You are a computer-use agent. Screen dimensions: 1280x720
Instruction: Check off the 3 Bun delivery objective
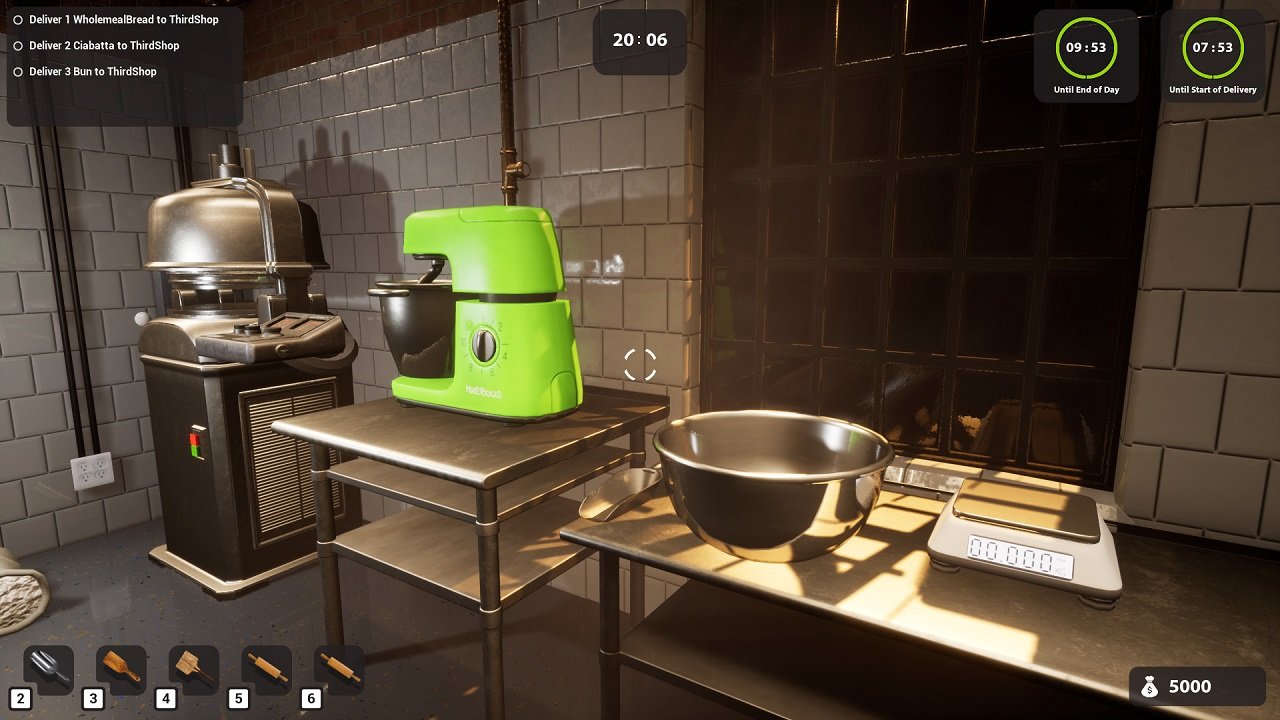(x=16, y=71)
